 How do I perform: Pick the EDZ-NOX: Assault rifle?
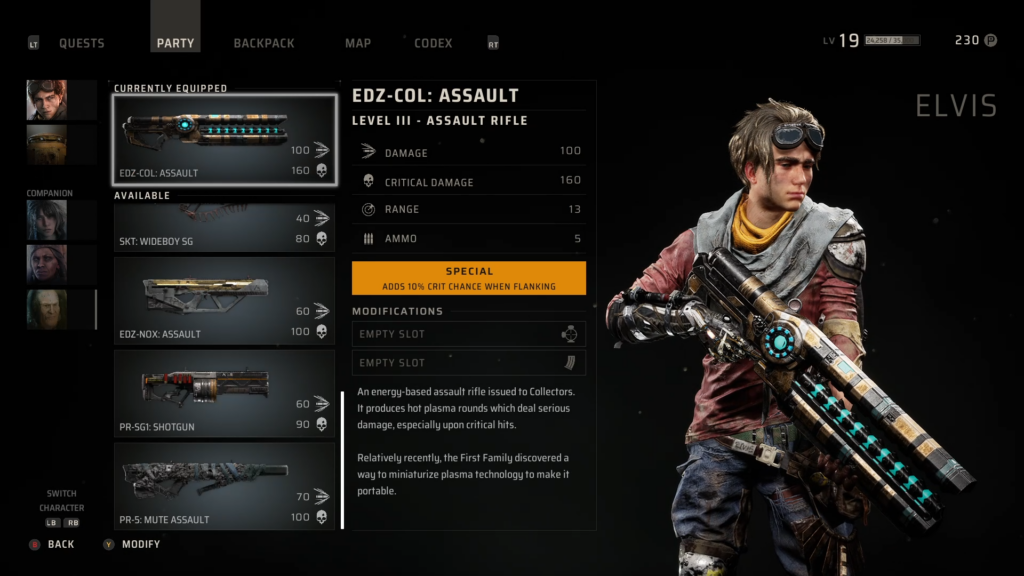pos(224,301)
